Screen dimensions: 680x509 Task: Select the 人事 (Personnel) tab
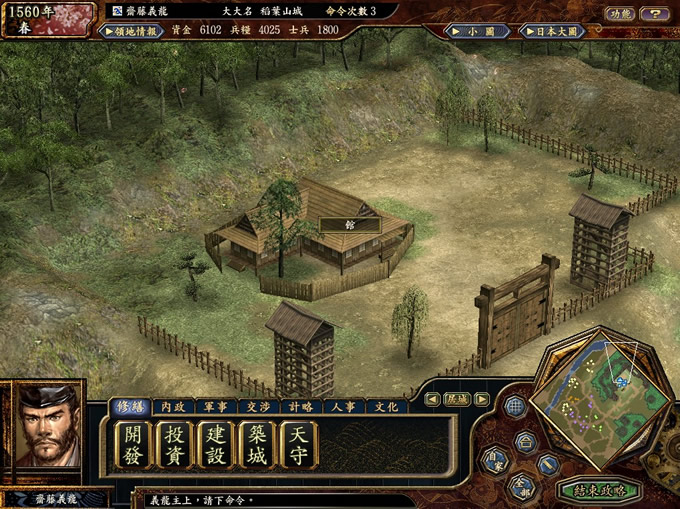(x=343, y=407)
